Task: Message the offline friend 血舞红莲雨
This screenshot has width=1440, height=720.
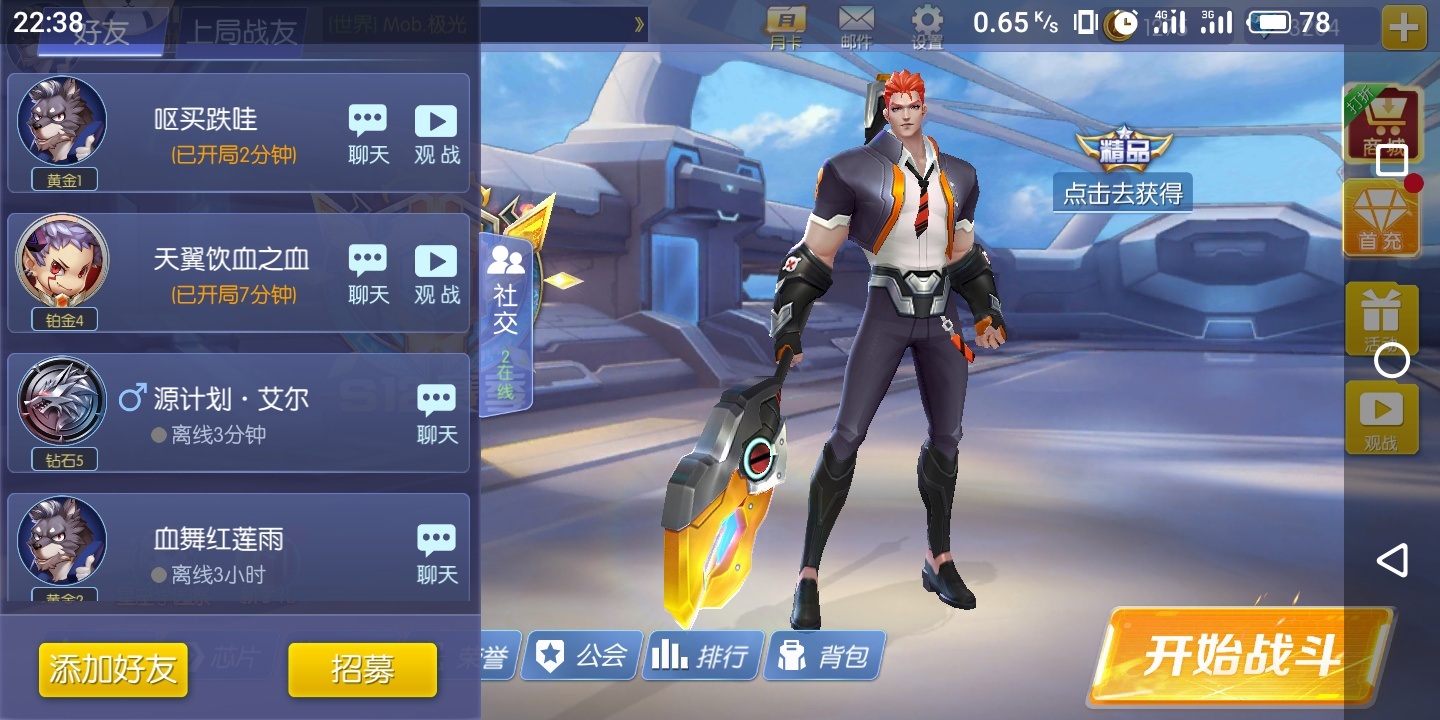Action: pos(437,555)
